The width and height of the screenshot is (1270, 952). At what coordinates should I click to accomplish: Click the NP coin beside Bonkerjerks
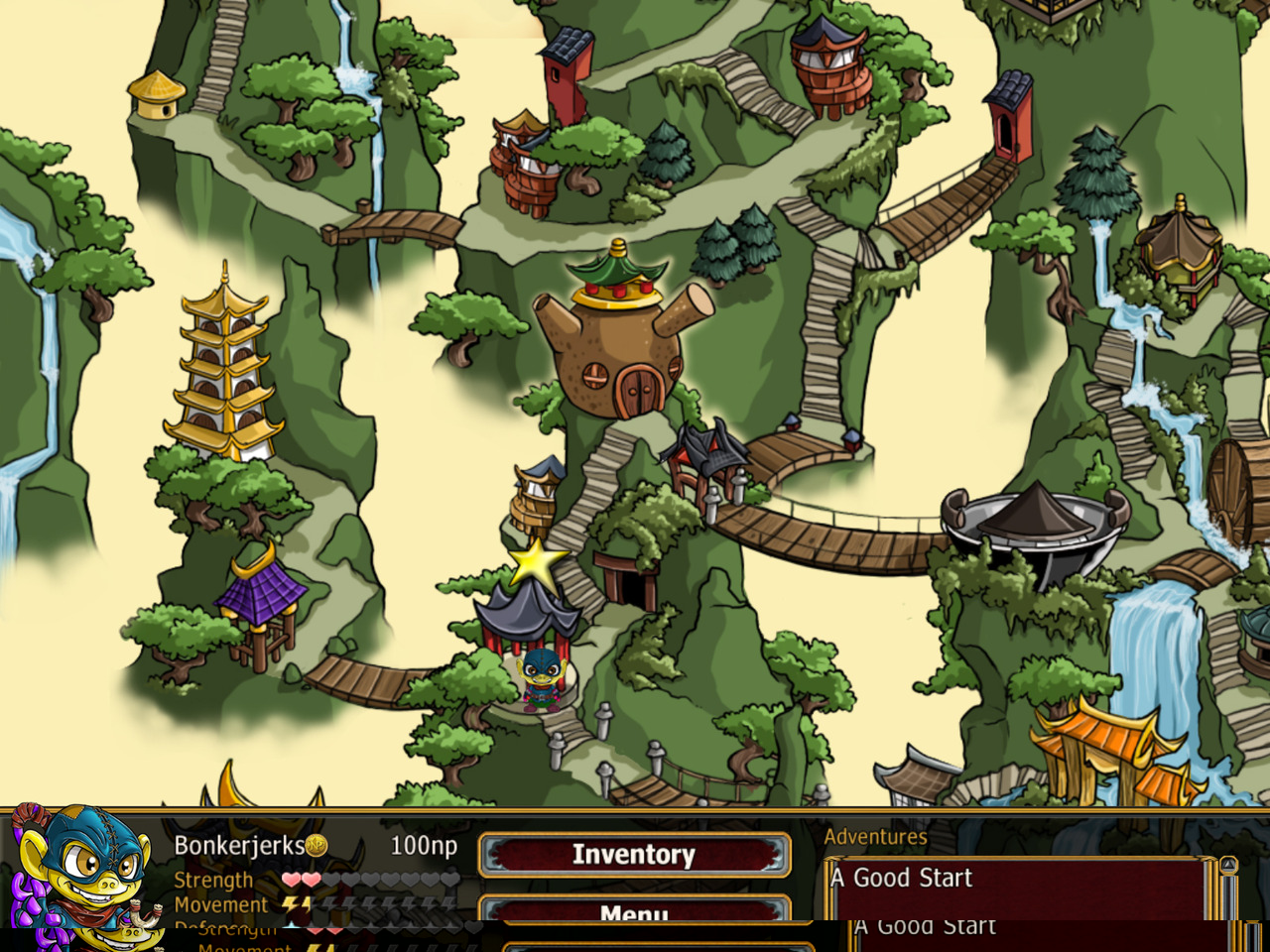(317, 846)
